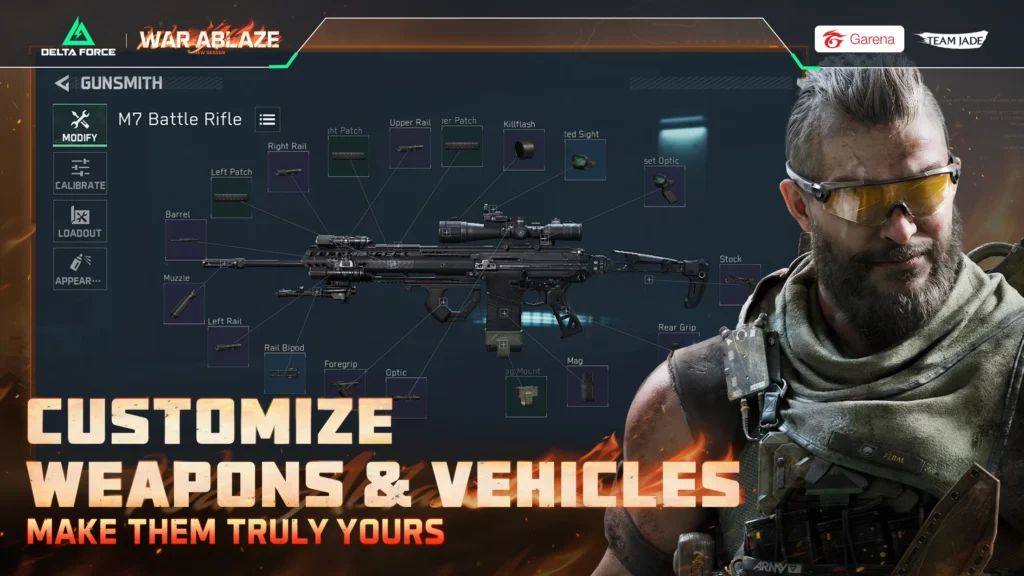Go back from the Gunsmith screen
The image size is (1024, 576).
coord(63,84)
